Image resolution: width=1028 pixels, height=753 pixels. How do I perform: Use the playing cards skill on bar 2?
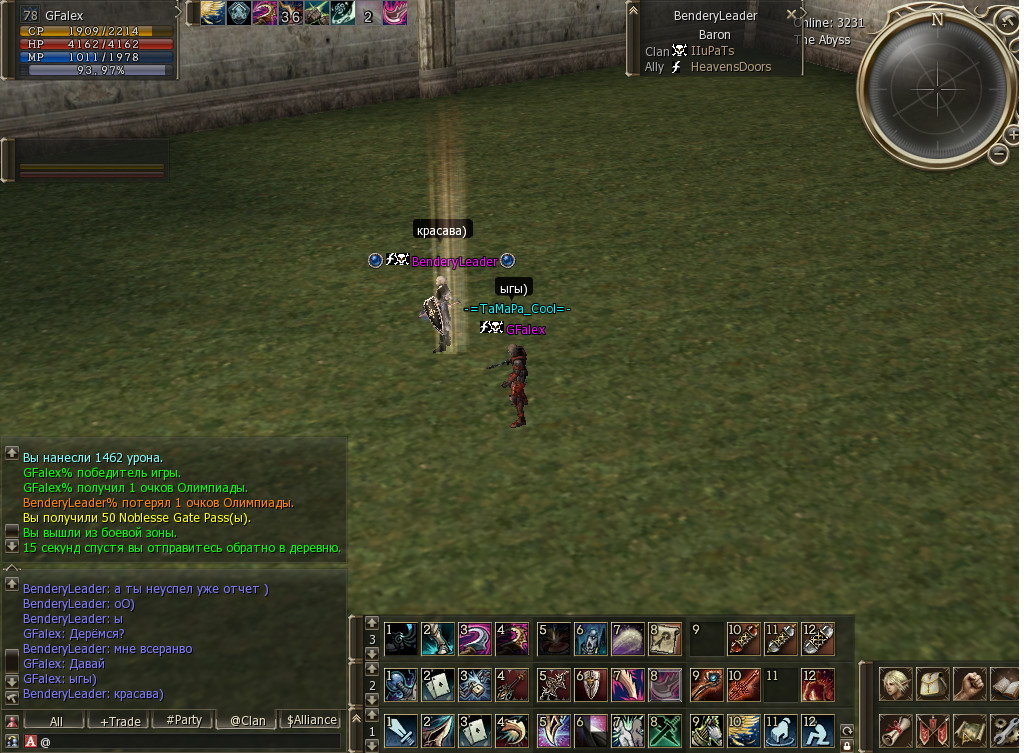click(438, 684)
